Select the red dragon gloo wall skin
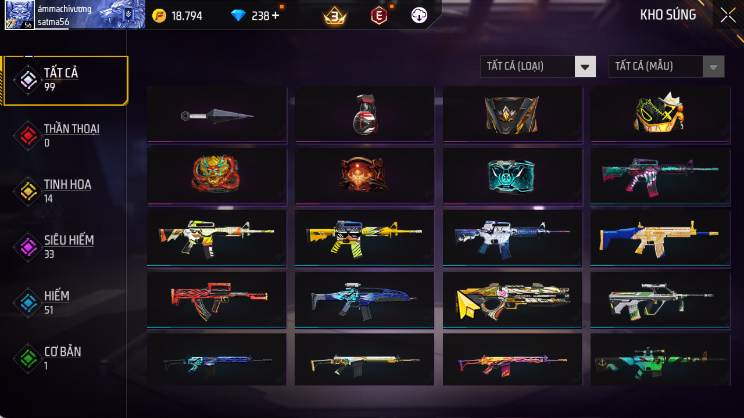The height and width of the screenshot is (418, 744). 217,174
